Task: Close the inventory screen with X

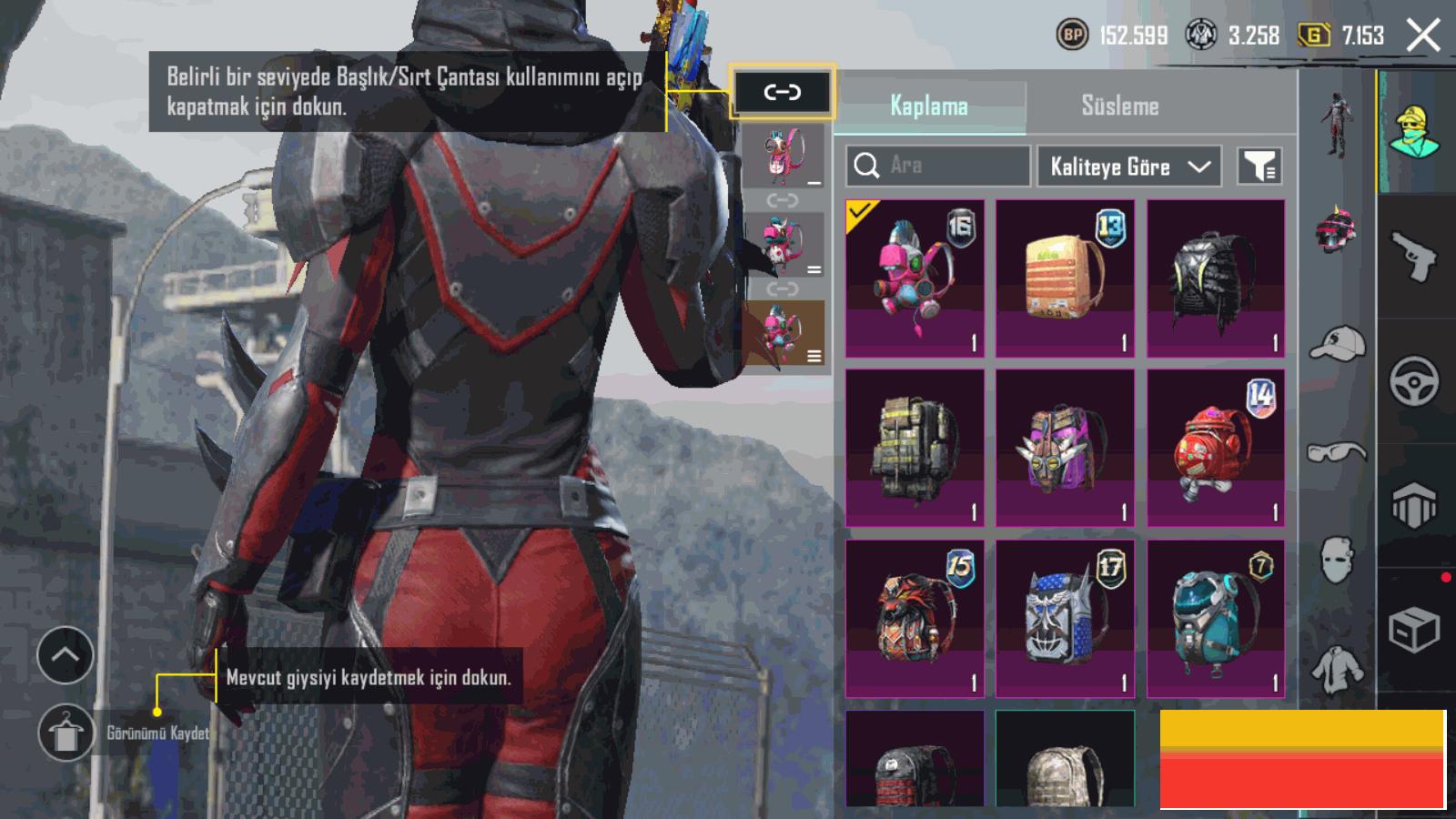Action: pyautogui.click(x=1422, y=35)
